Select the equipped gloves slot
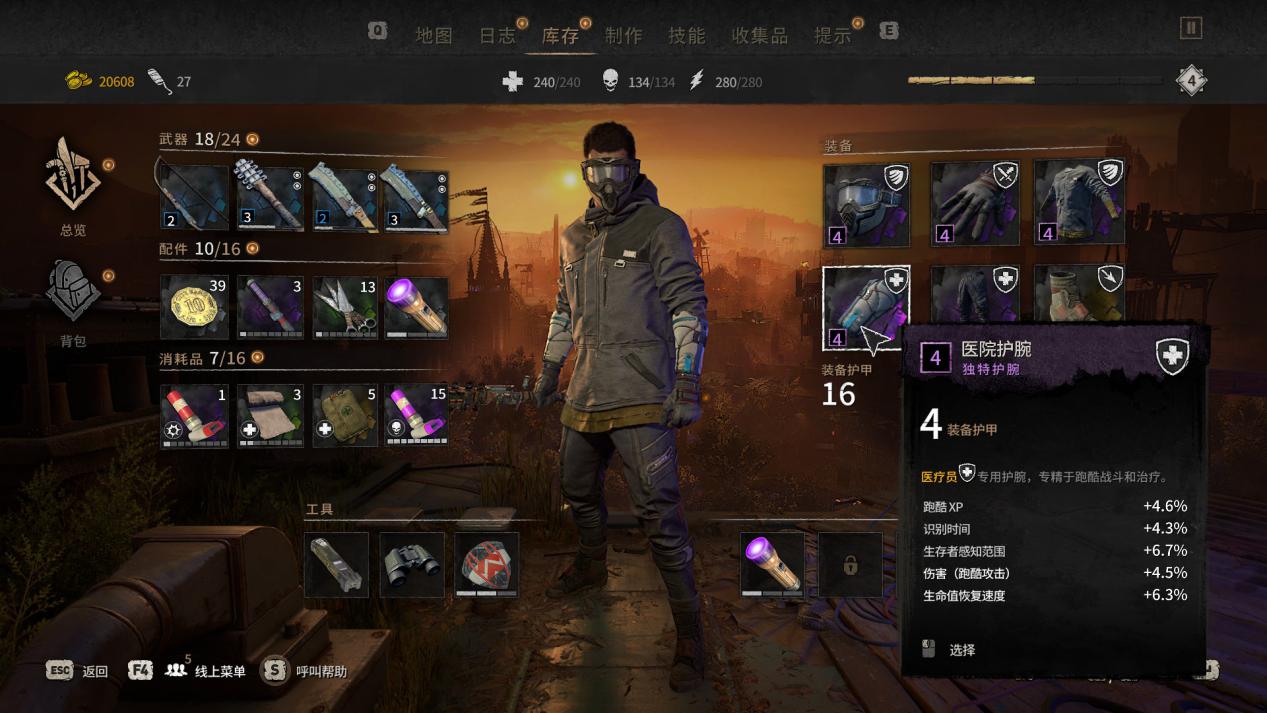Viewport: 1267px width, 713px height. point(974,204)
